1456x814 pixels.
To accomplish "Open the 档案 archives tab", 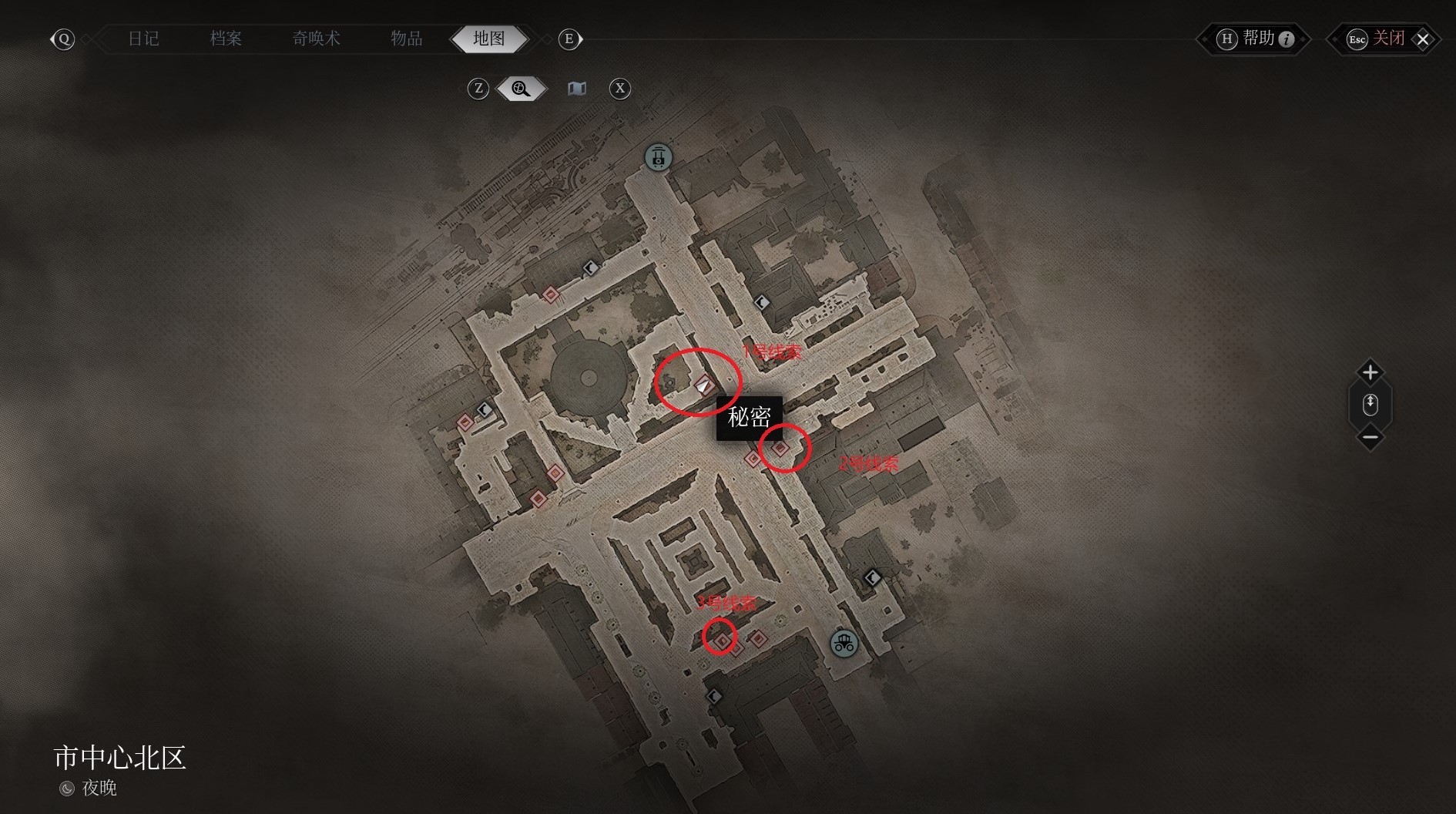I will point(226,39).
